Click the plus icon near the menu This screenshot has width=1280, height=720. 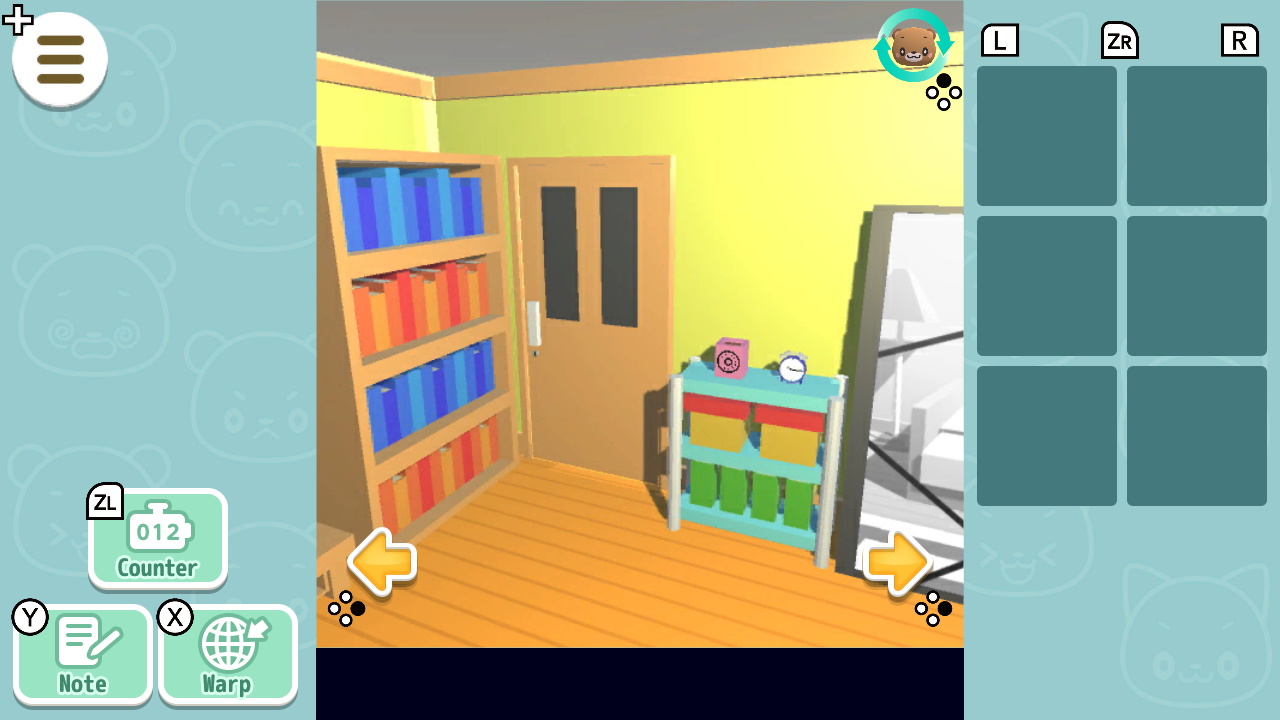pyautogui.click(x=17, y=19)
